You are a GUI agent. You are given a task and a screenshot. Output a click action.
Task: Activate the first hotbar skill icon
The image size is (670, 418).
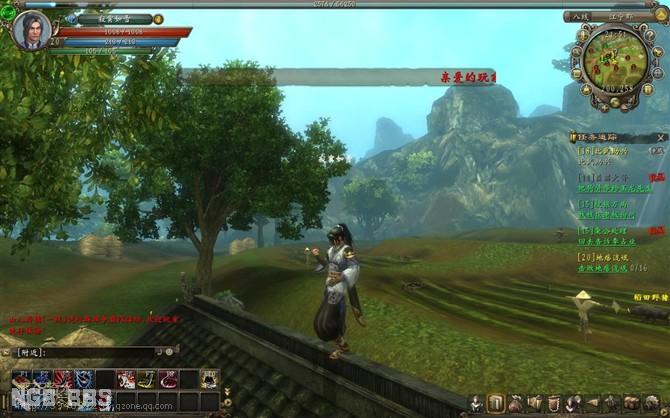[21, 378]
